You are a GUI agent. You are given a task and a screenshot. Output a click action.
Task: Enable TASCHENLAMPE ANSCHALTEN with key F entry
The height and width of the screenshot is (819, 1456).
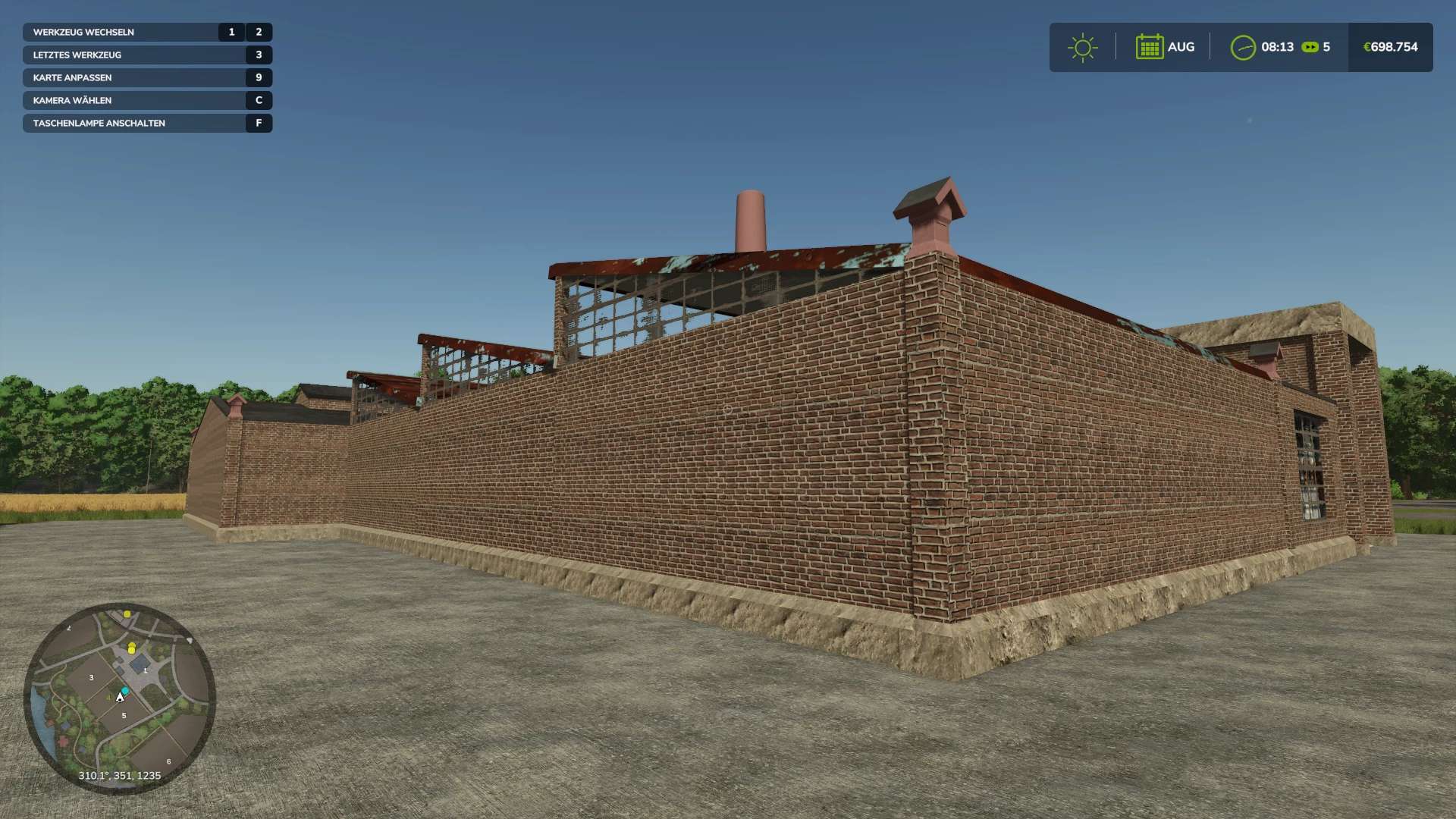click(x=99, y=123)
